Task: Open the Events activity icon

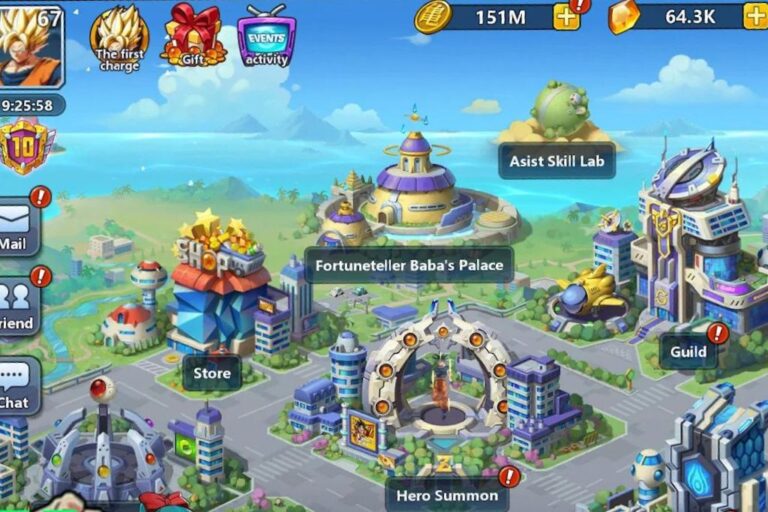Action: click(266, 36)
